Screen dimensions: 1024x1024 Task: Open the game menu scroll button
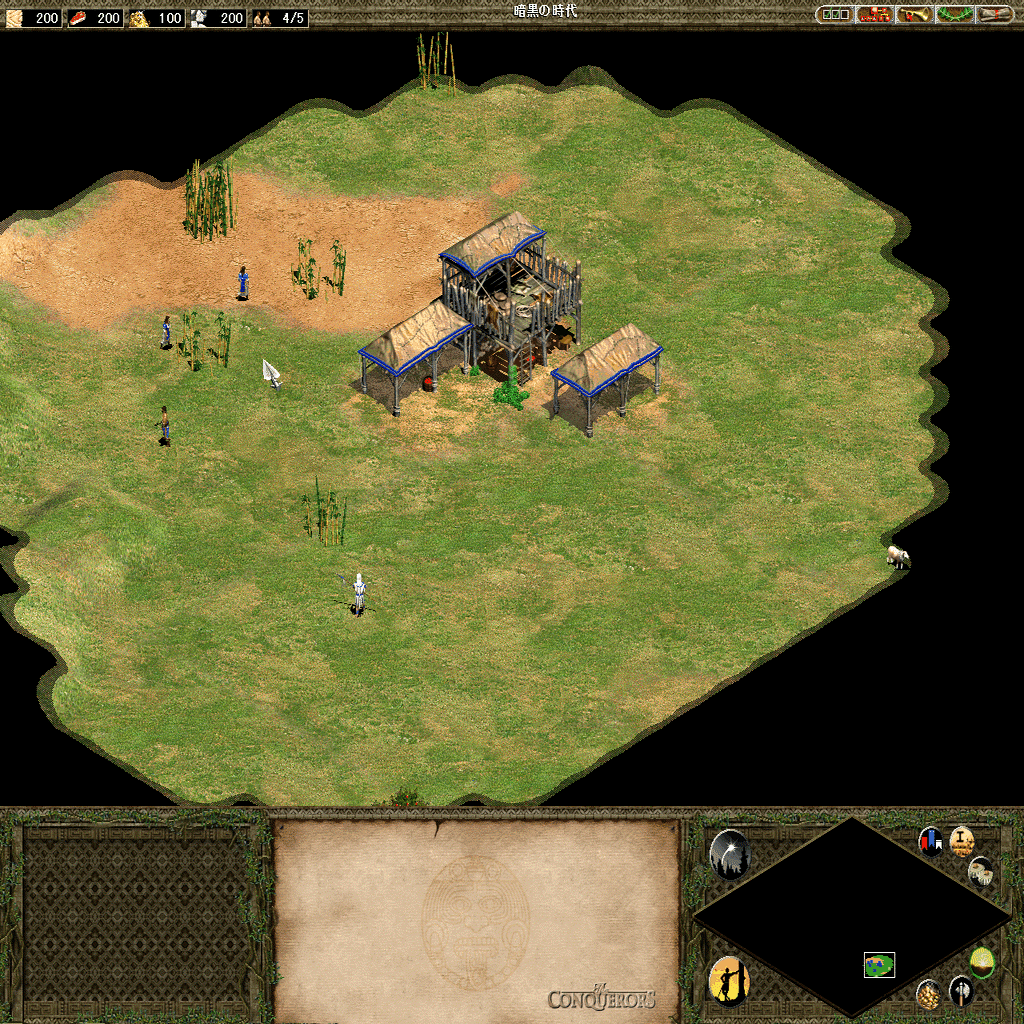[x=993, y=14]
